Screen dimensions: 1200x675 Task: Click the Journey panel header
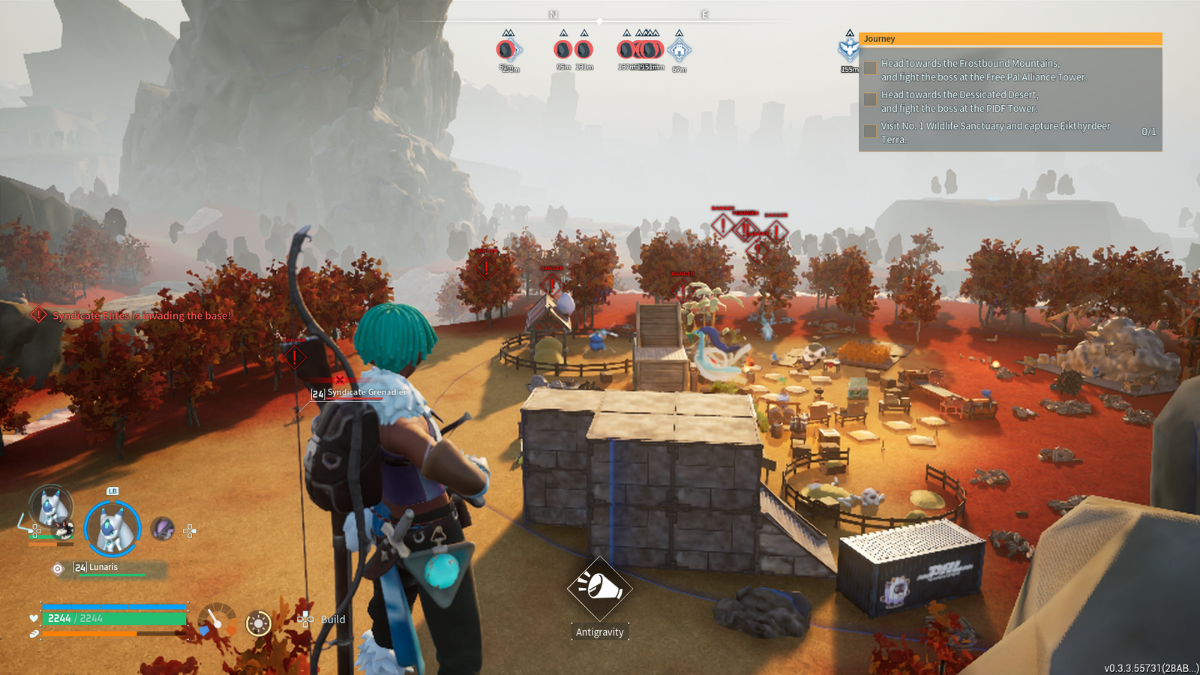click(1010, 39)
